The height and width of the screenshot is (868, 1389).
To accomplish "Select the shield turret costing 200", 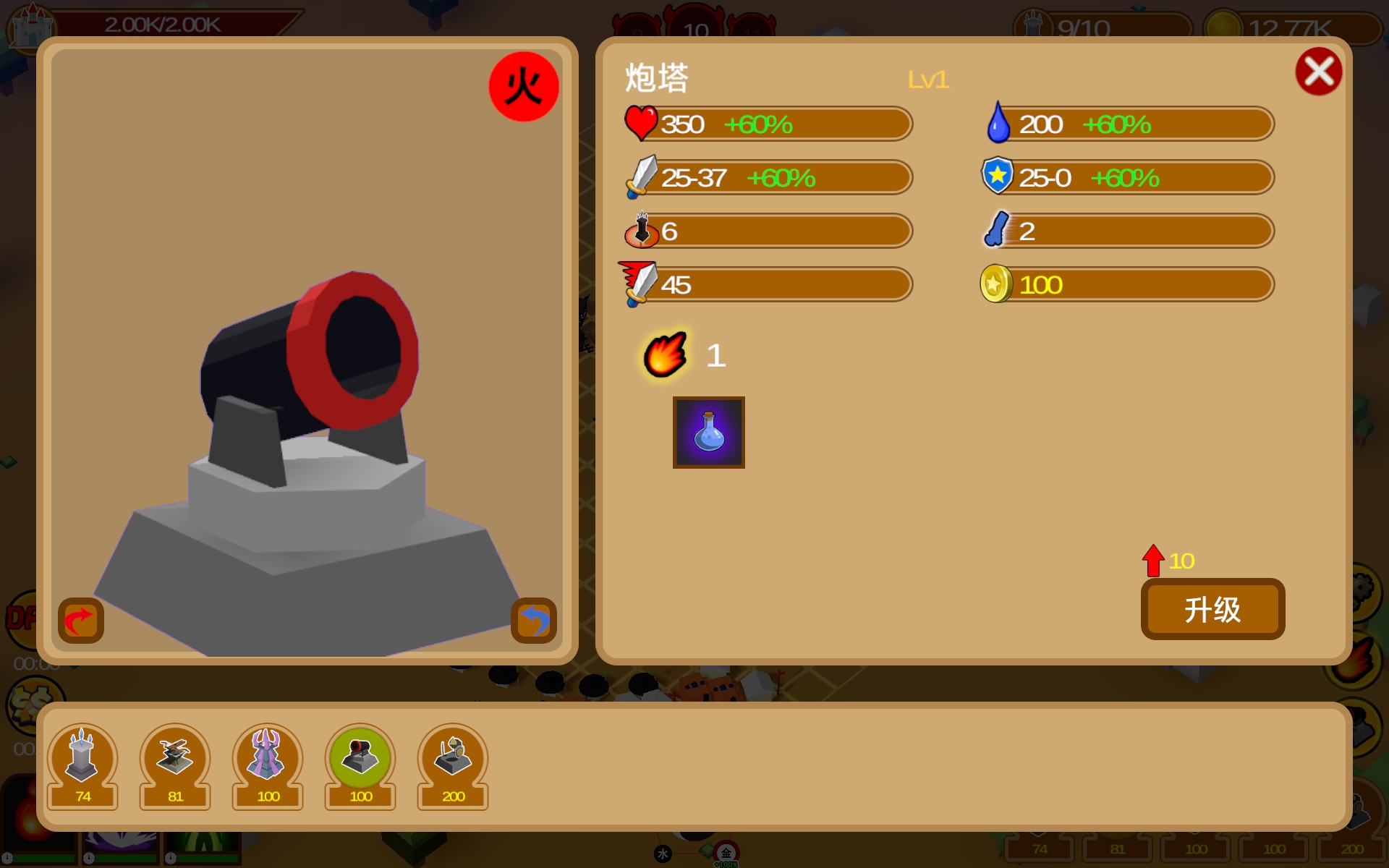I will pos(452,756).
